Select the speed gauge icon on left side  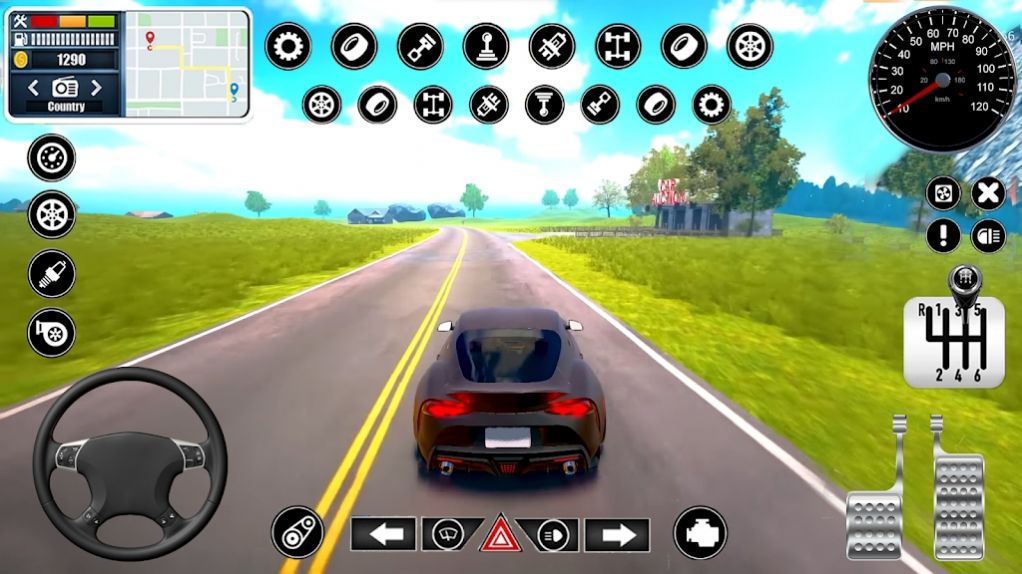point(51,157)
